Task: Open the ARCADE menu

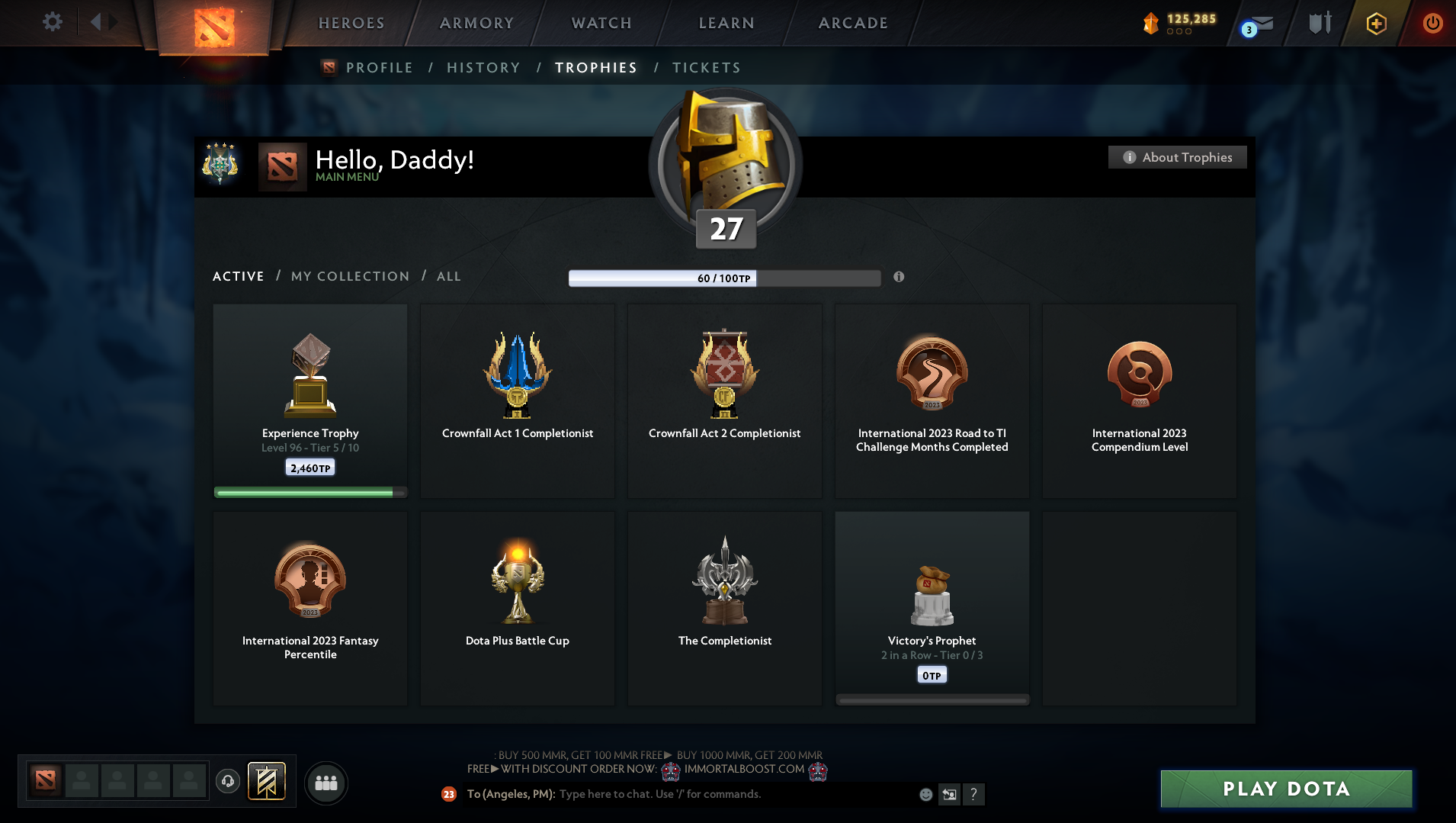Action: pos(852,23)
